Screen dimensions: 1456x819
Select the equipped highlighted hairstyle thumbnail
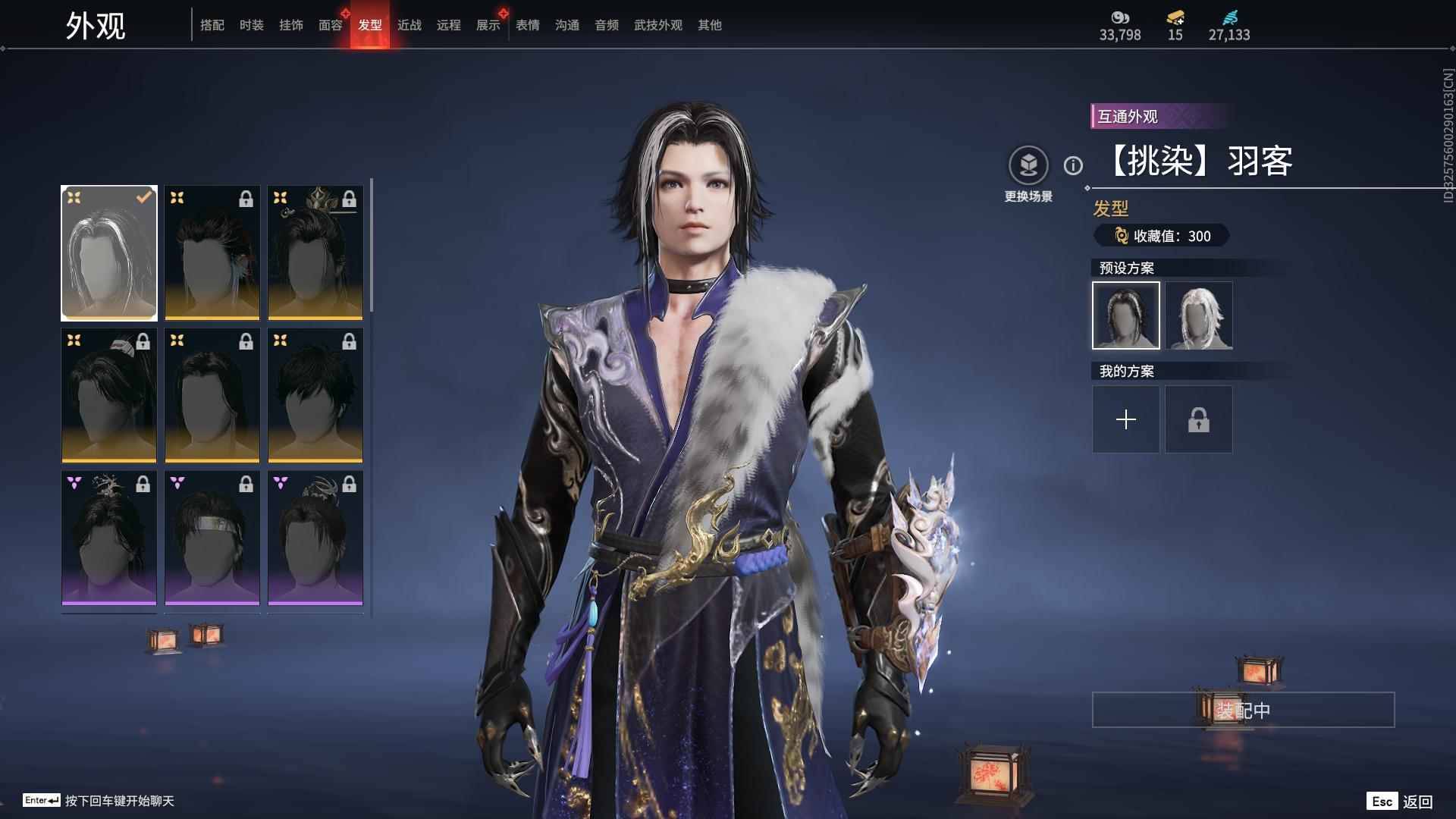[109, 253]
